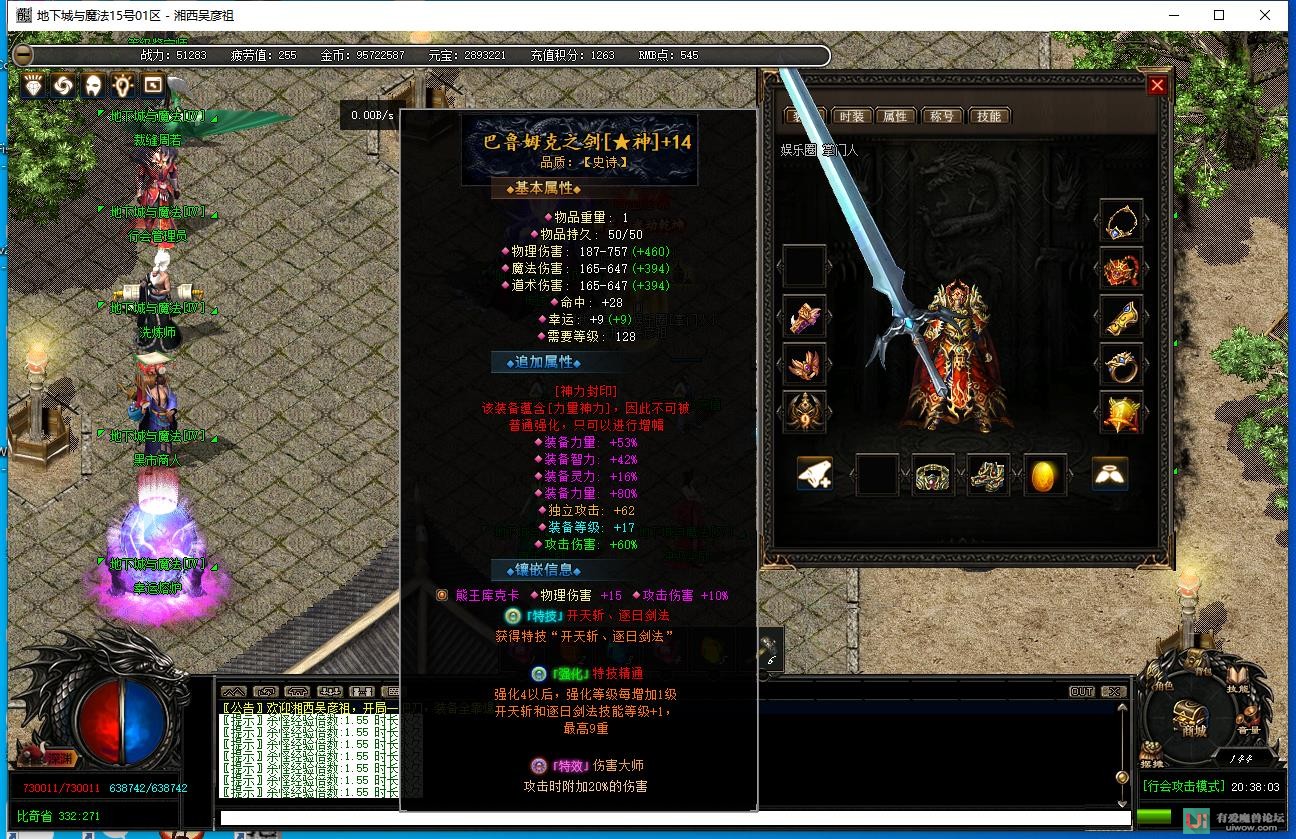Toggle the 行会攻击模式 attack mode

(1183, 785)
